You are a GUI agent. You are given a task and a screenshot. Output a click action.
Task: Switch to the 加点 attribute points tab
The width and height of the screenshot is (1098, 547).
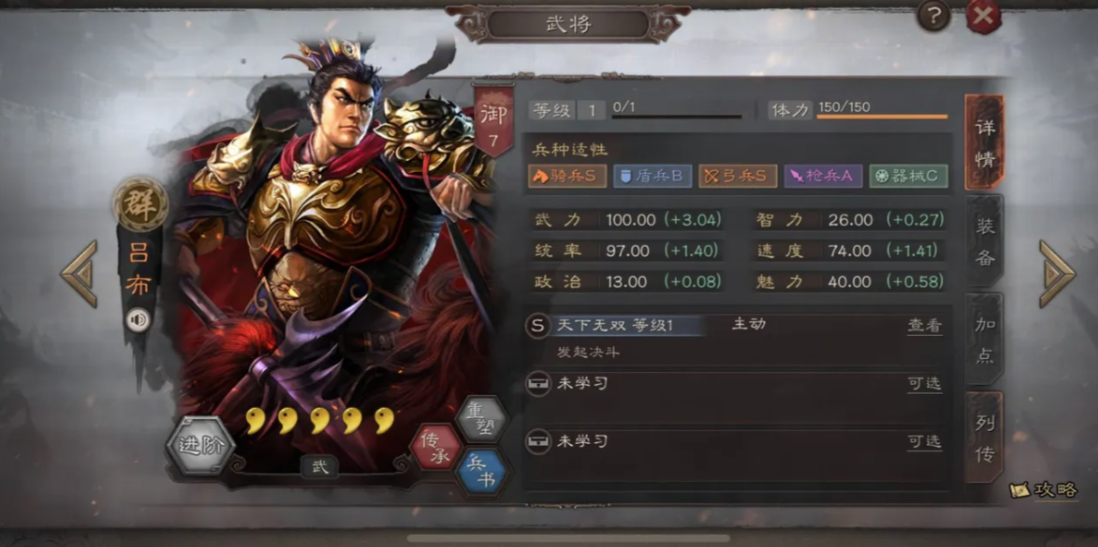point(985,339)
